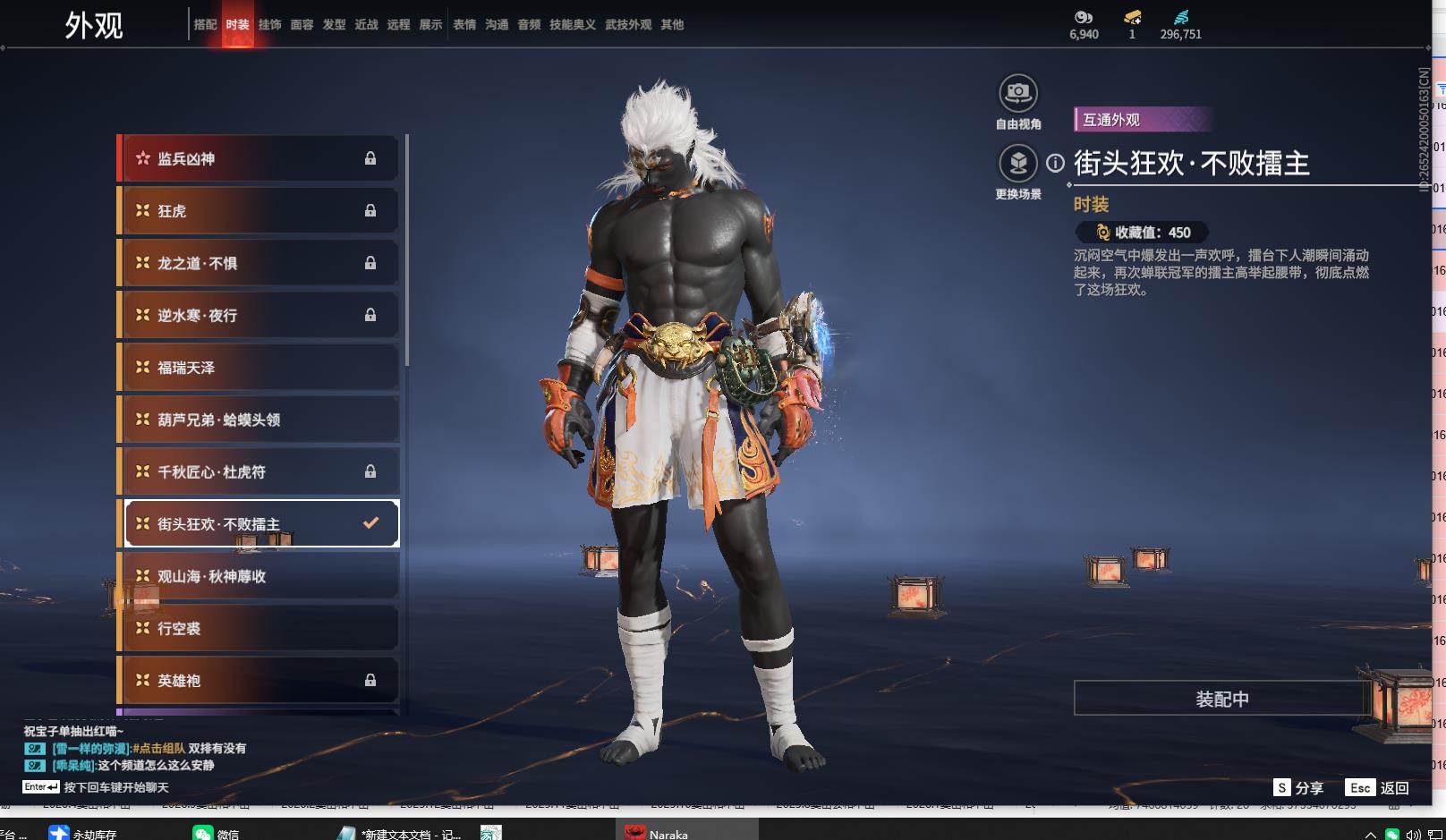The width and height of the screenshot is (1446, 840).
Task: Select the 狂虎 outfit row
Action: (259, 211)
